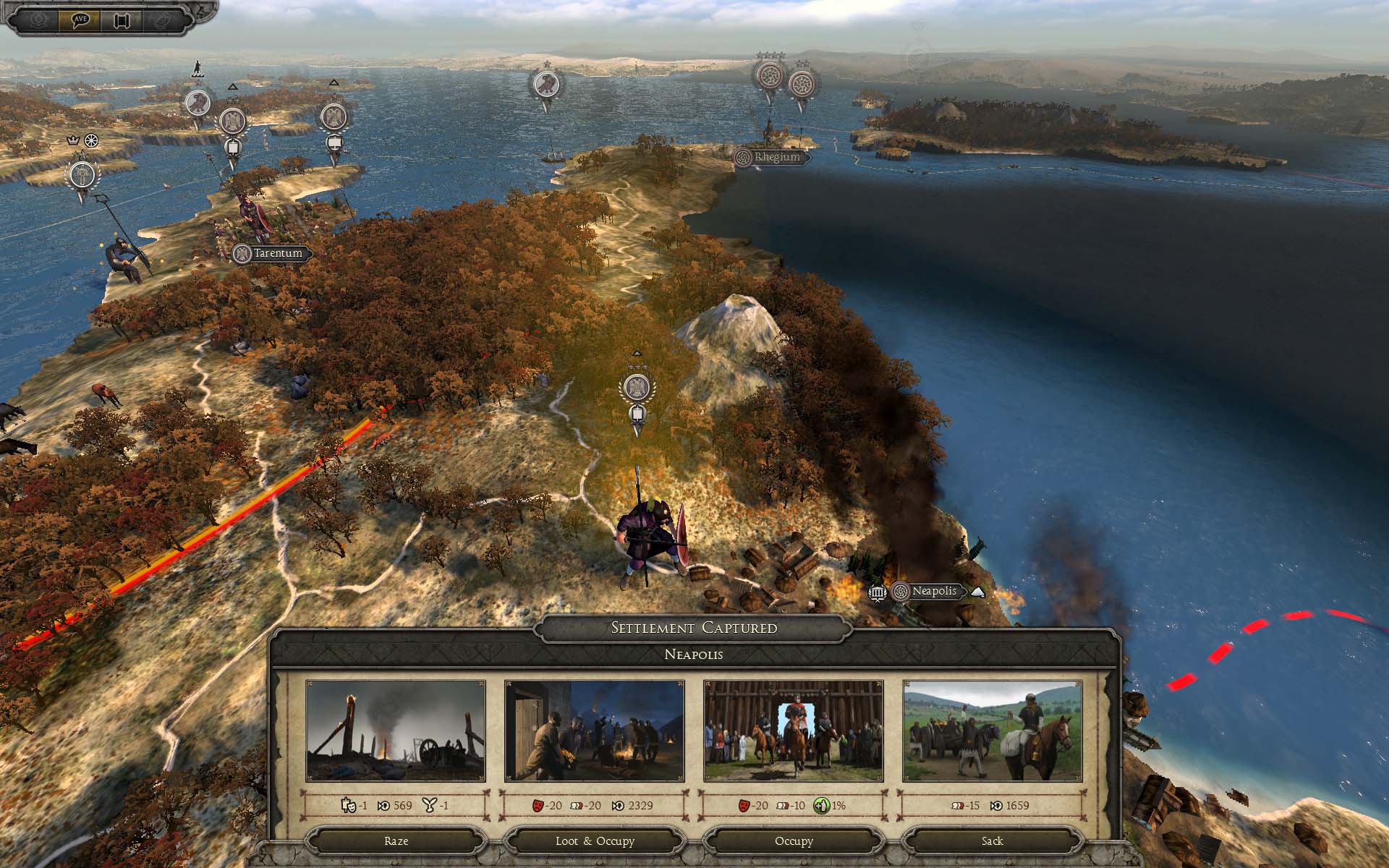
Task: Pick the night looting scene thumbnail
Action: point(595,731)
